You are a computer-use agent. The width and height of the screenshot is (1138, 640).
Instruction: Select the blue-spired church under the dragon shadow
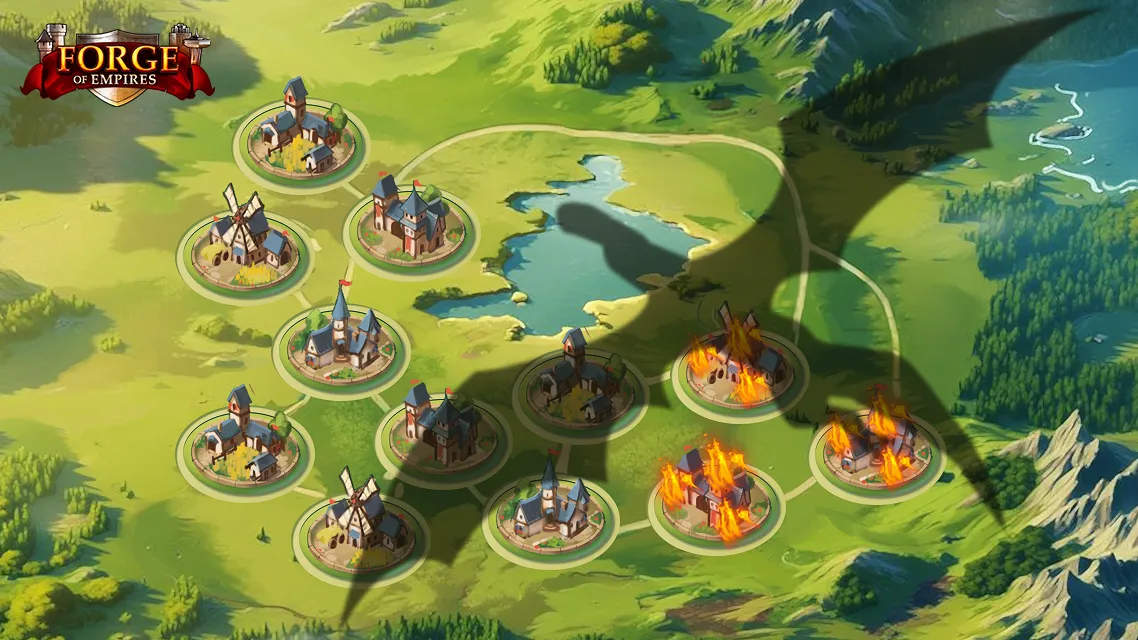pos(549,511)
